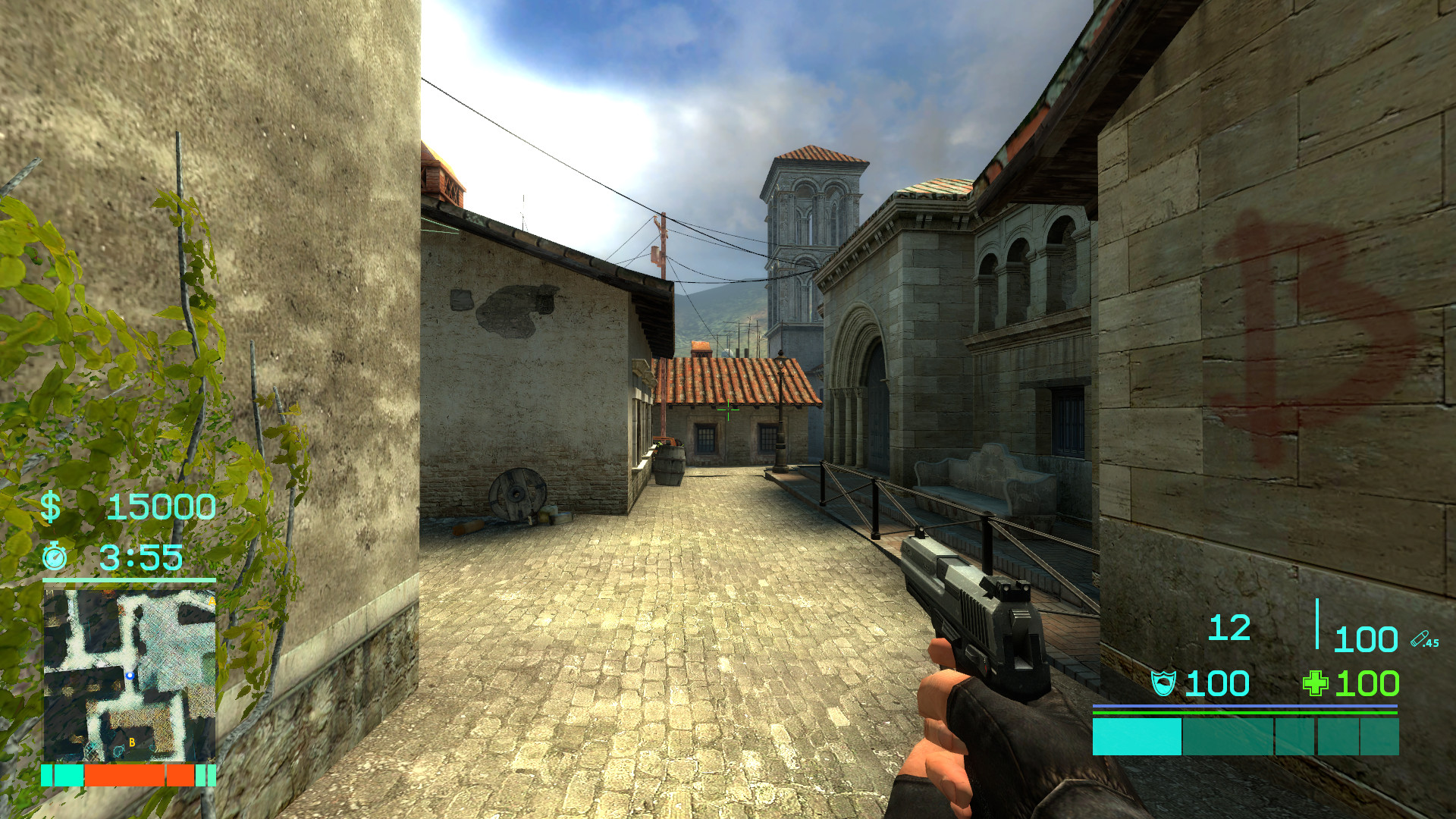Click the bombsite B marker on radar
This screenshot has height=819, width=1456.
[x=132, y=742]
